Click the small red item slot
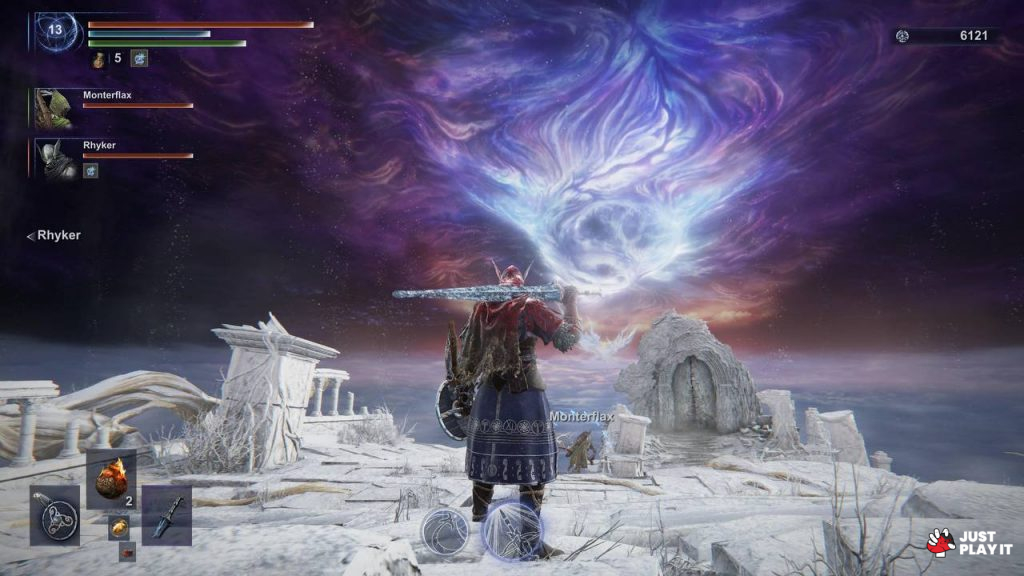This screenshot has width=1024, height=576. click(x=127, y=550)
